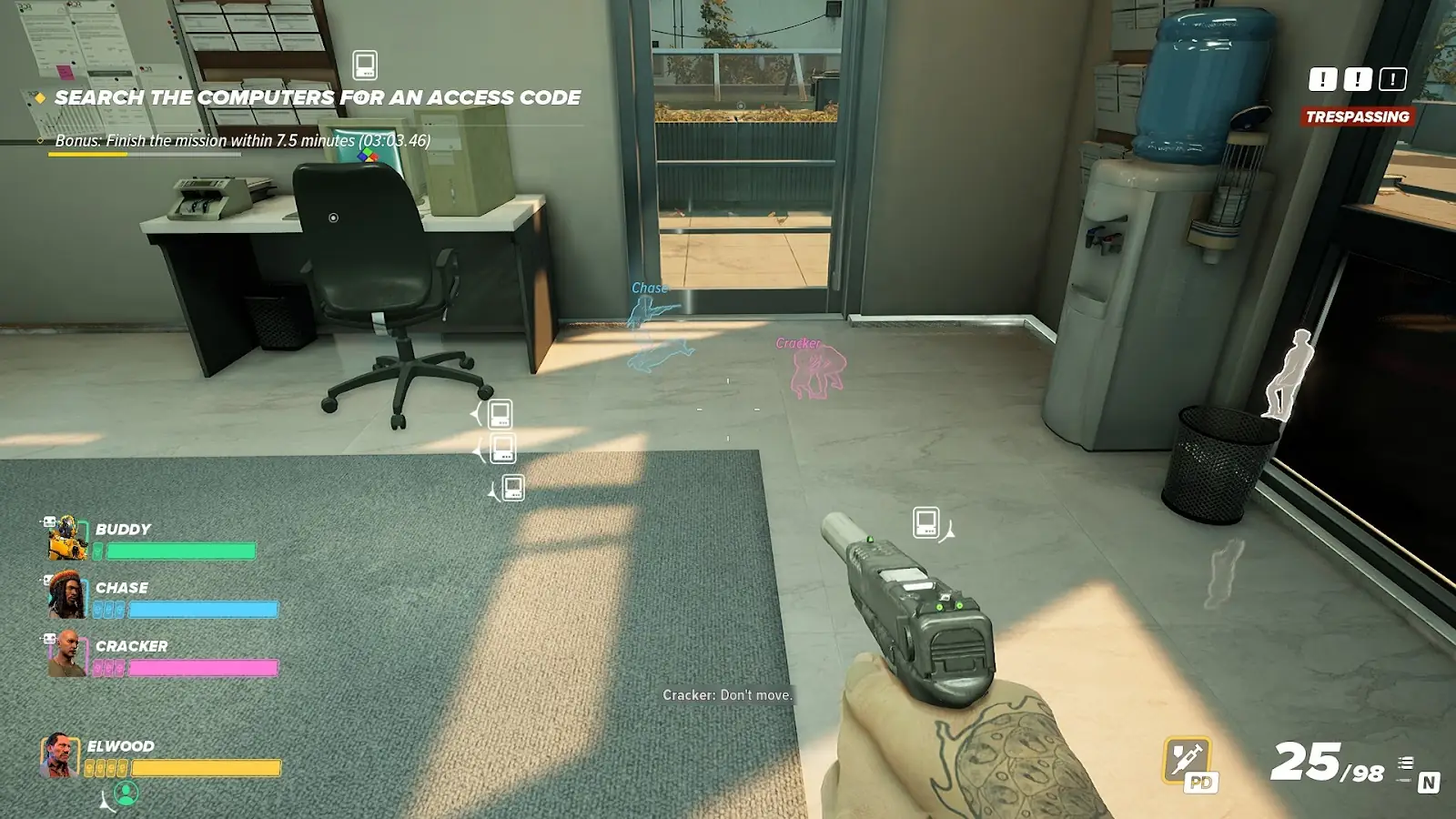This screenshot has height=819, width=1456.
Task: Select the Search the Computers objective text
Action: pos(317,97)
